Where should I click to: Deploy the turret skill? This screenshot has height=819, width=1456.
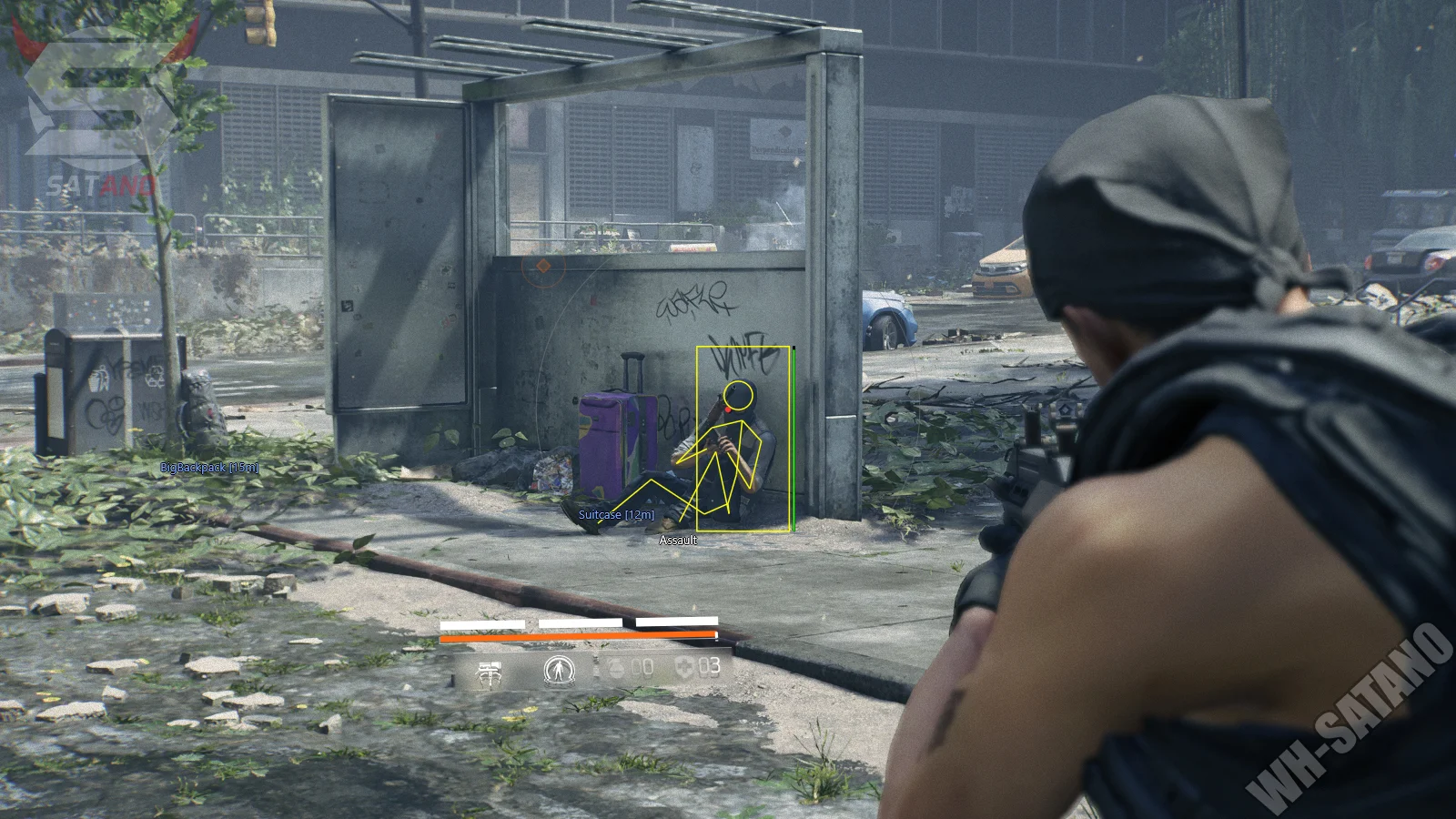489,672
